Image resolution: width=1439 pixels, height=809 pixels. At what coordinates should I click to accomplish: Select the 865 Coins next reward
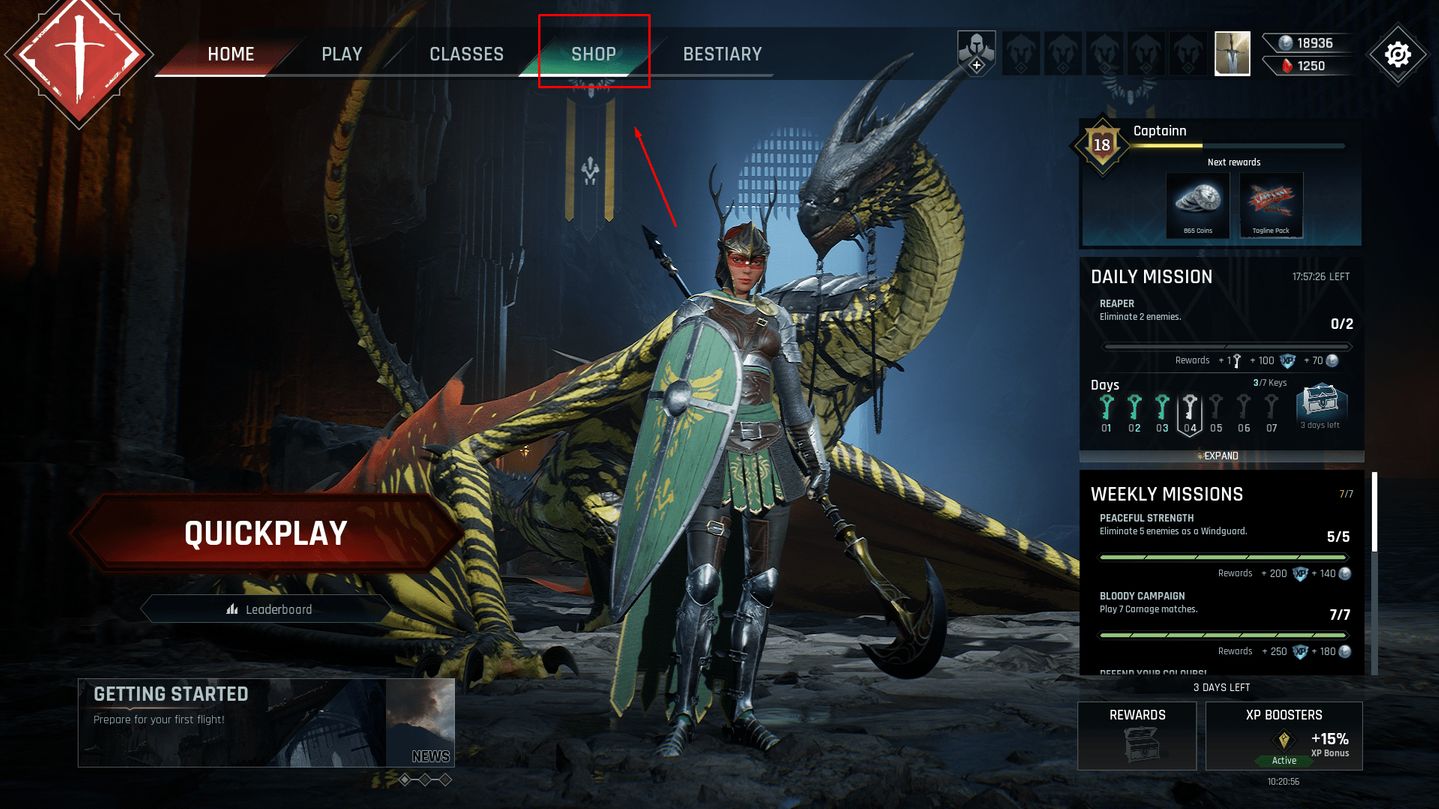pyautogui.click(x=1197, y=205)
